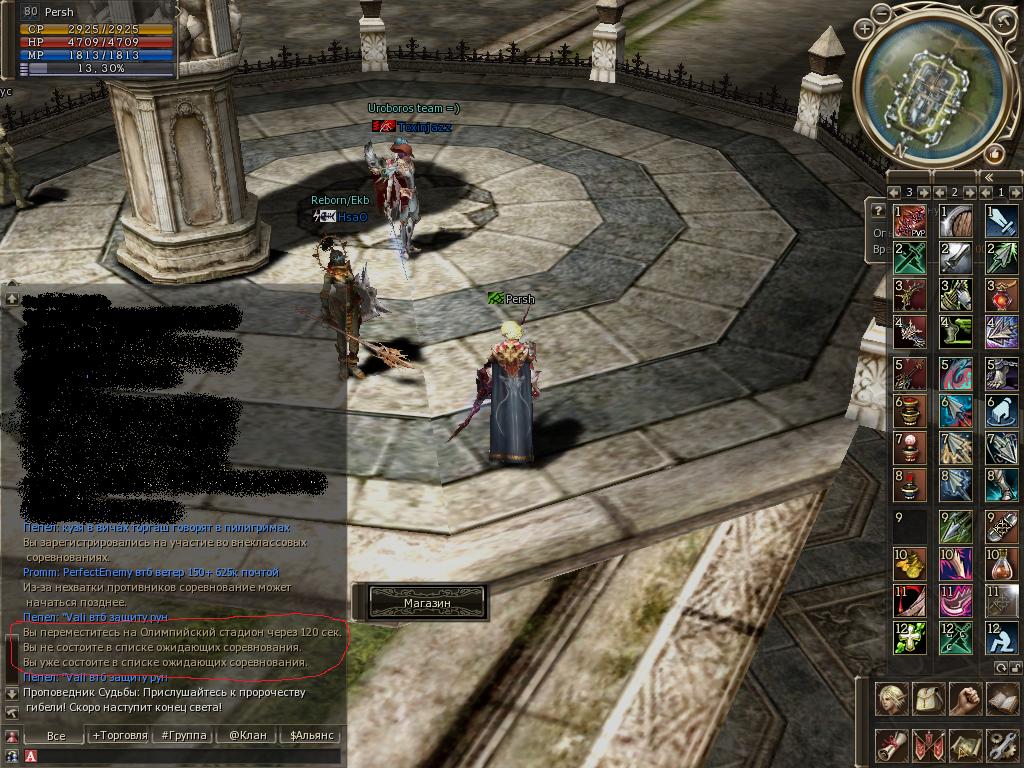Open the wrench and gear system menu
Viewport: 1024px width, 768px height.
(x=1001, y=745)
